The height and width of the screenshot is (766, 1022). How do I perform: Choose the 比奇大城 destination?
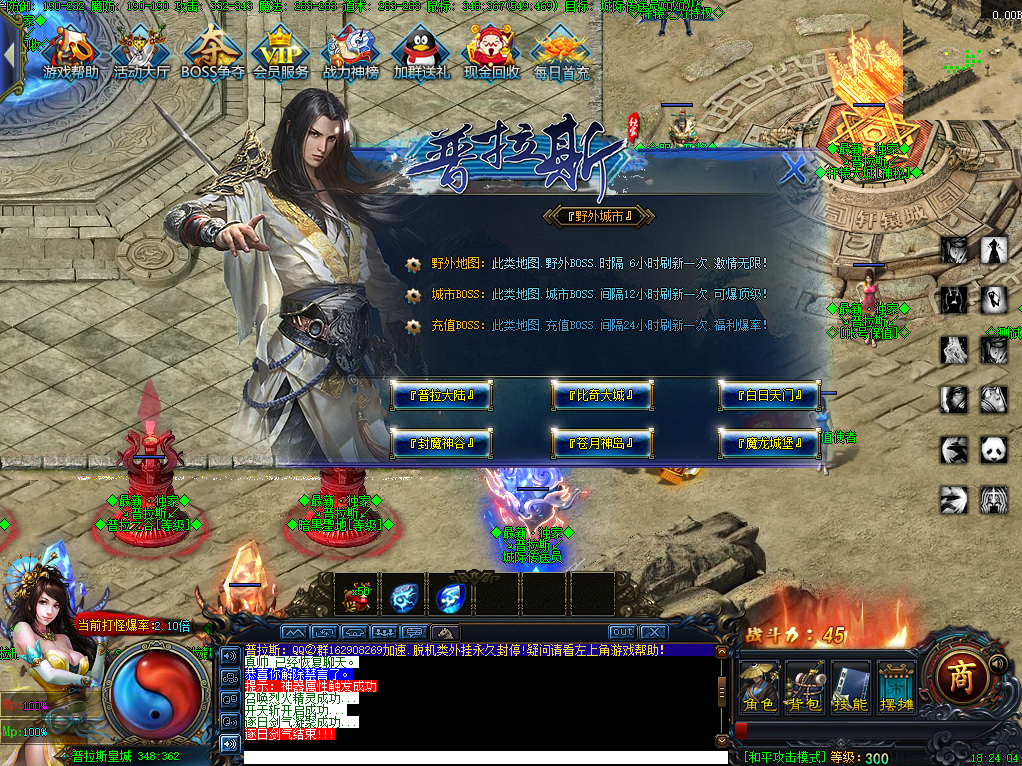pos(602,396)
